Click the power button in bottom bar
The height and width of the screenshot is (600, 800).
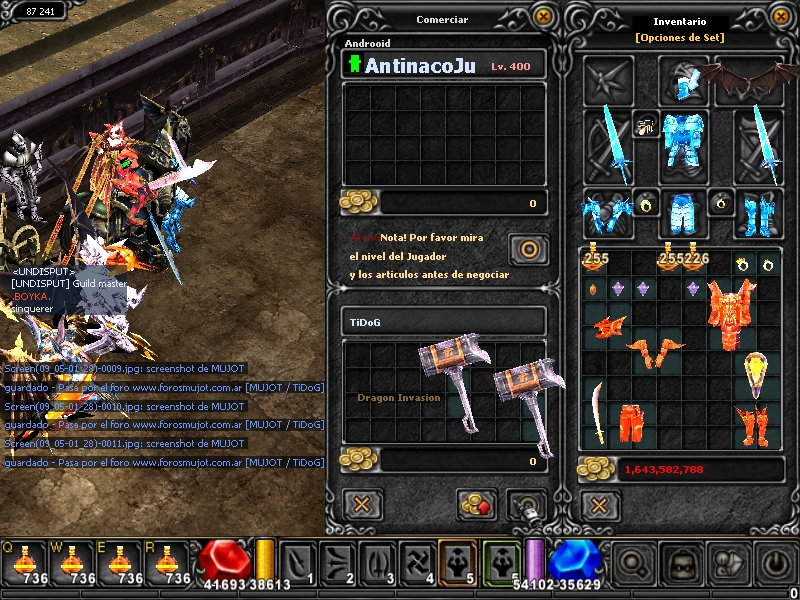(x=778, y=563)
